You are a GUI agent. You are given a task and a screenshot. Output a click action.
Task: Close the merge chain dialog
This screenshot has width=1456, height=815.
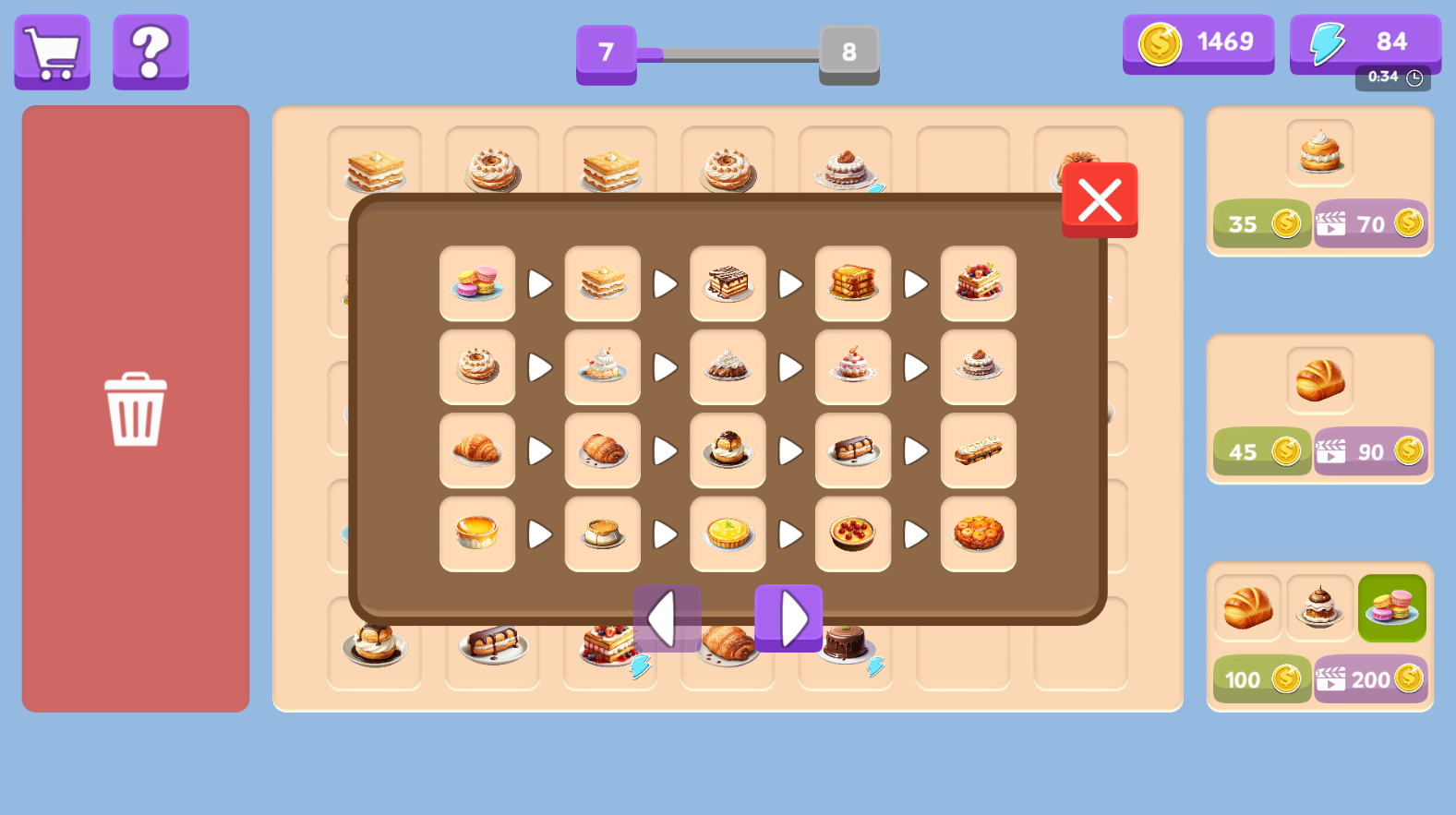[1099, 199]
